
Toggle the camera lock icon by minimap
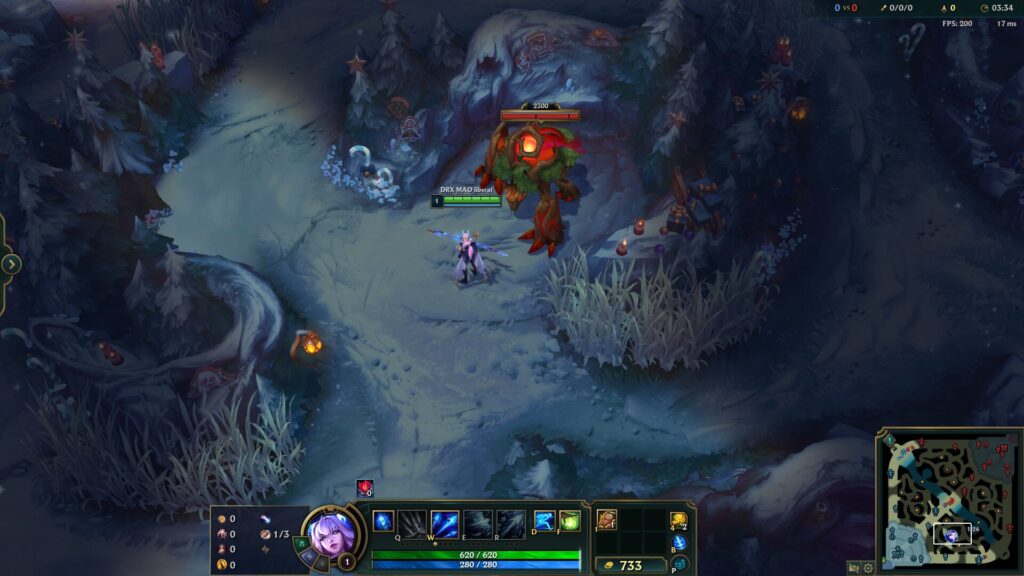(853, 567)
